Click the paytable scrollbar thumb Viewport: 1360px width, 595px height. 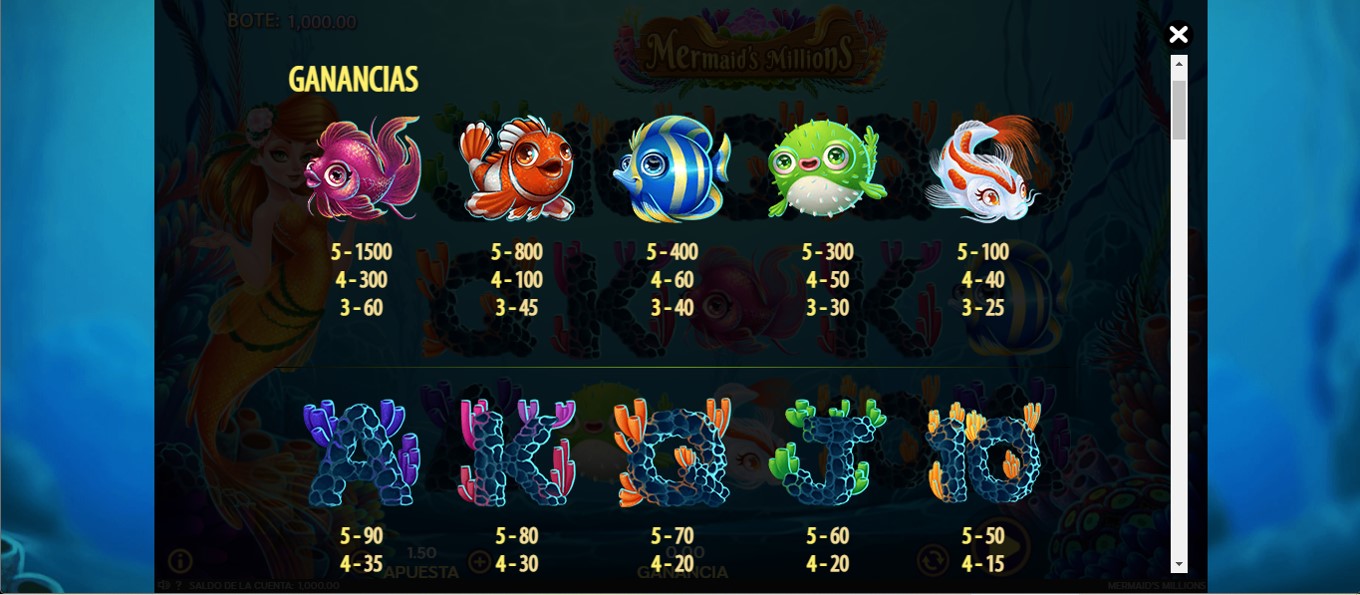click(x=1179, y=108)
